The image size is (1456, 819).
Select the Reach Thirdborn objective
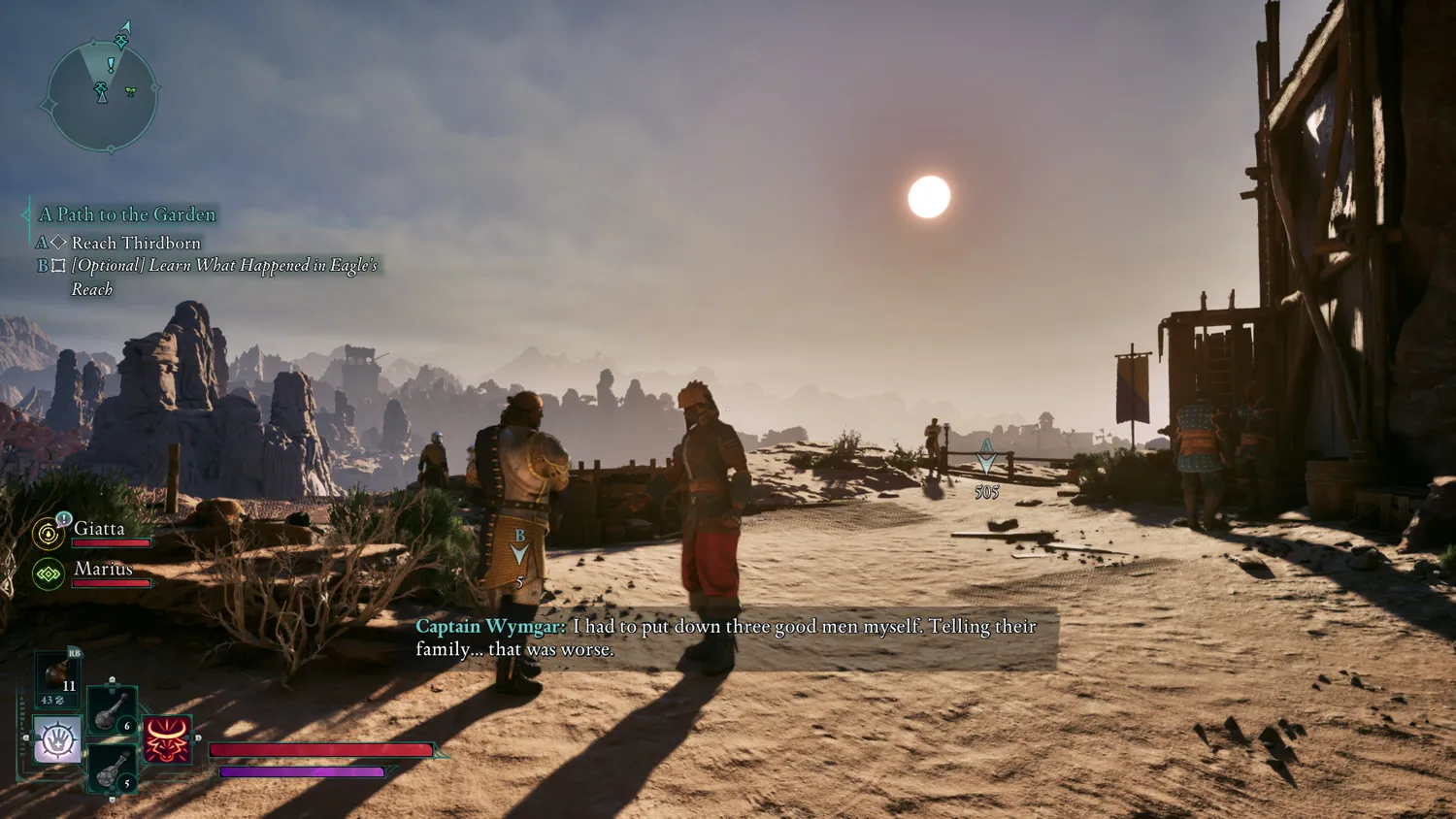(136, 243)
